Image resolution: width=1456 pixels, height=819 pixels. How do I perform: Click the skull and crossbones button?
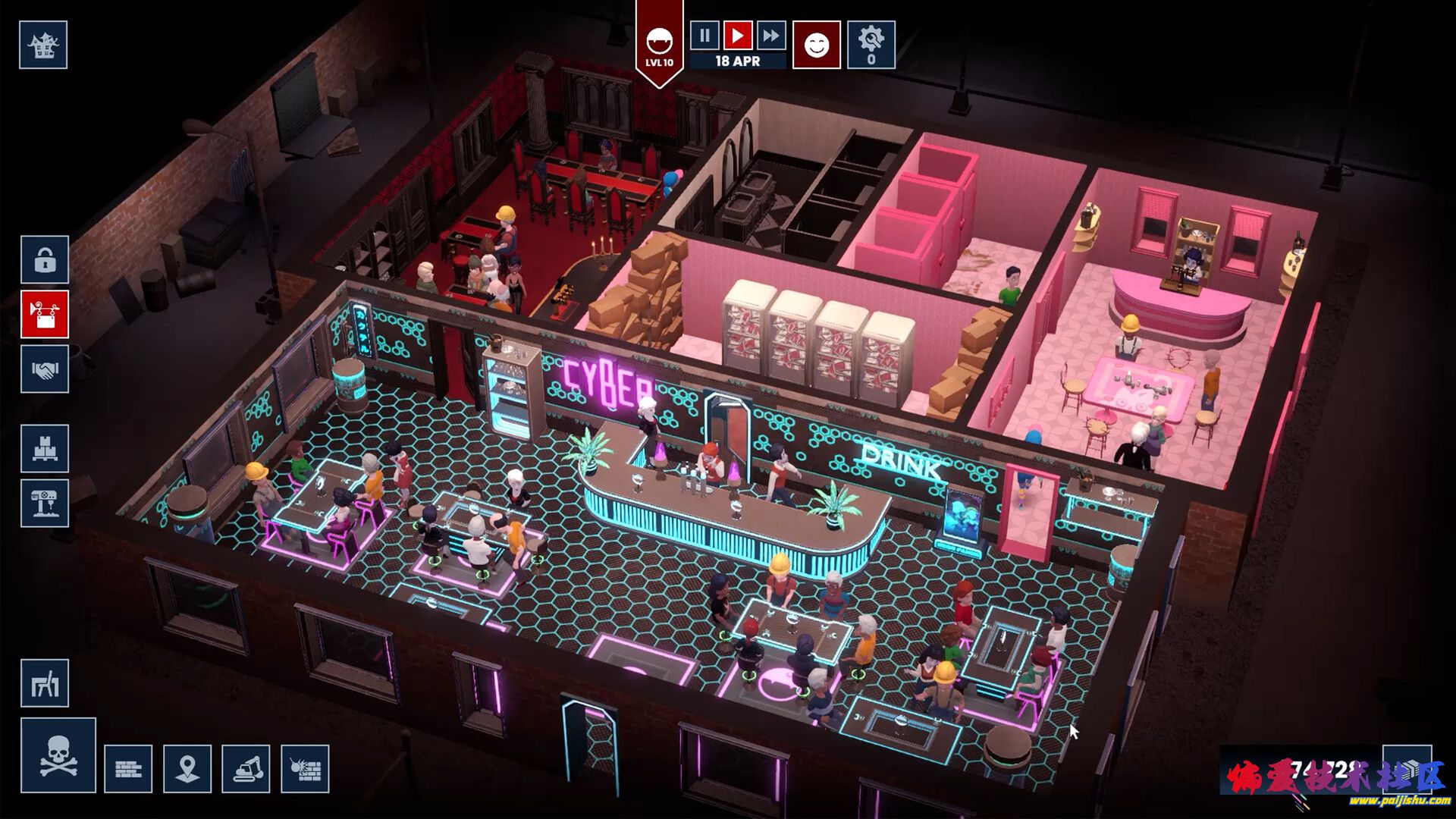(x=58, y=755)
